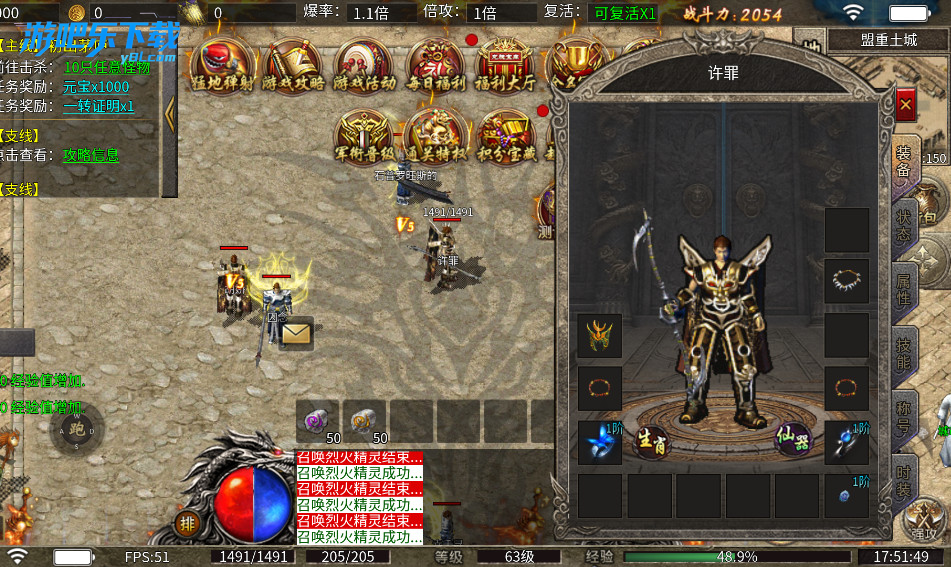Screen dimensions: 951x567
Task: Open the 每日福利 daily rewards icon
Action: point(434,66)
